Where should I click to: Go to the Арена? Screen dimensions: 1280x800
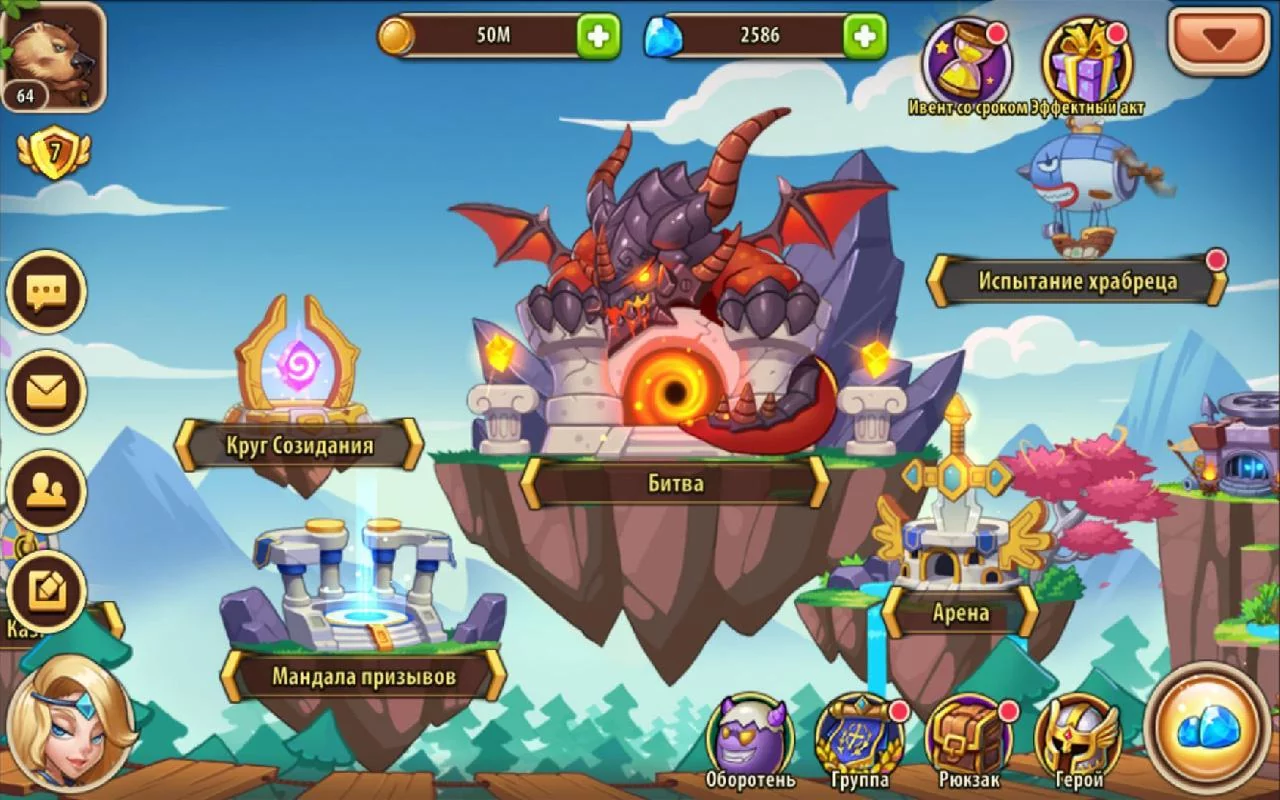[x=960, y=611]
